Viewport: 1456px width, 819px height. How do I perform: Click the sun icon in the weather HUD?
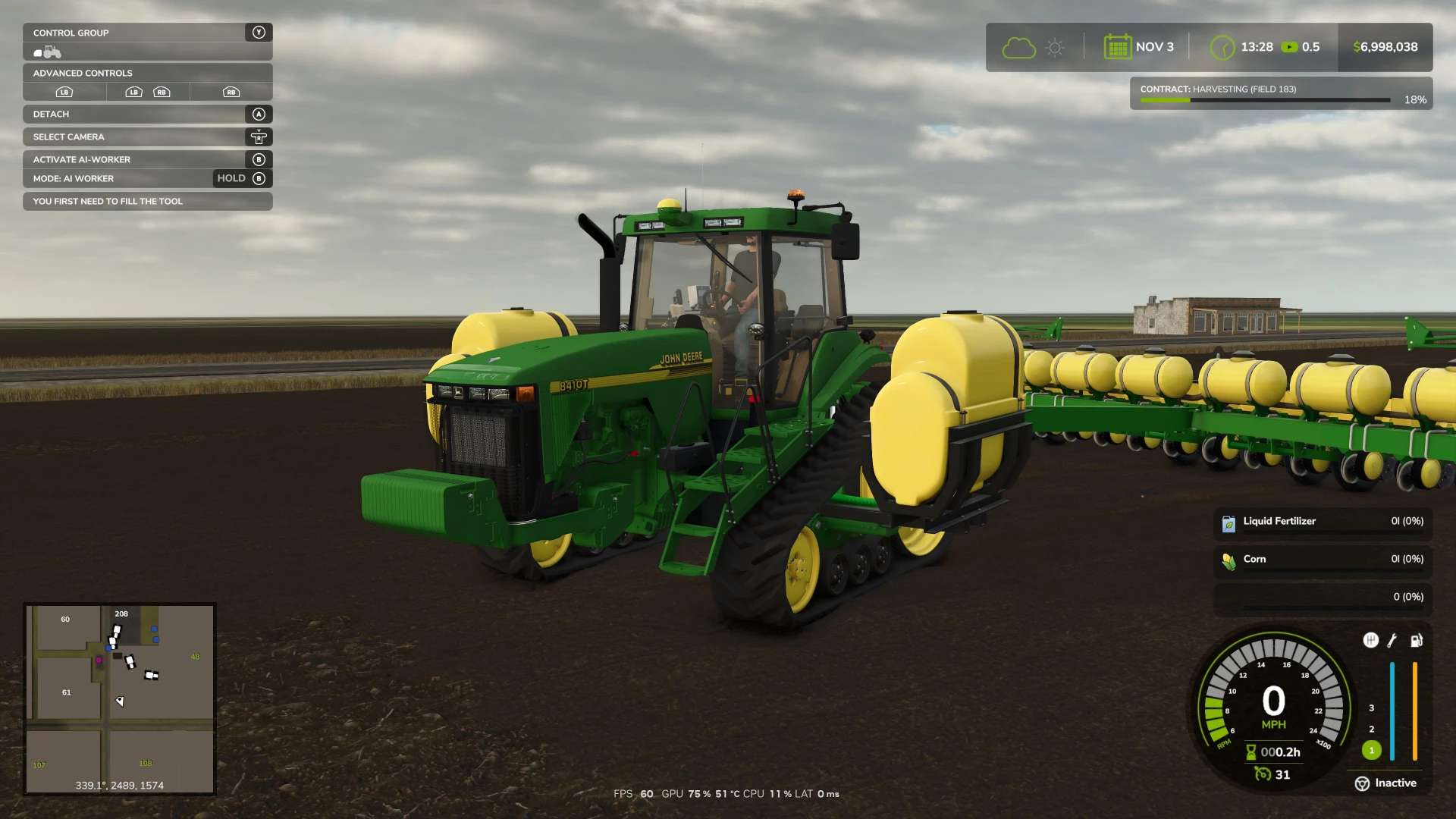(x=1054, y=47)
